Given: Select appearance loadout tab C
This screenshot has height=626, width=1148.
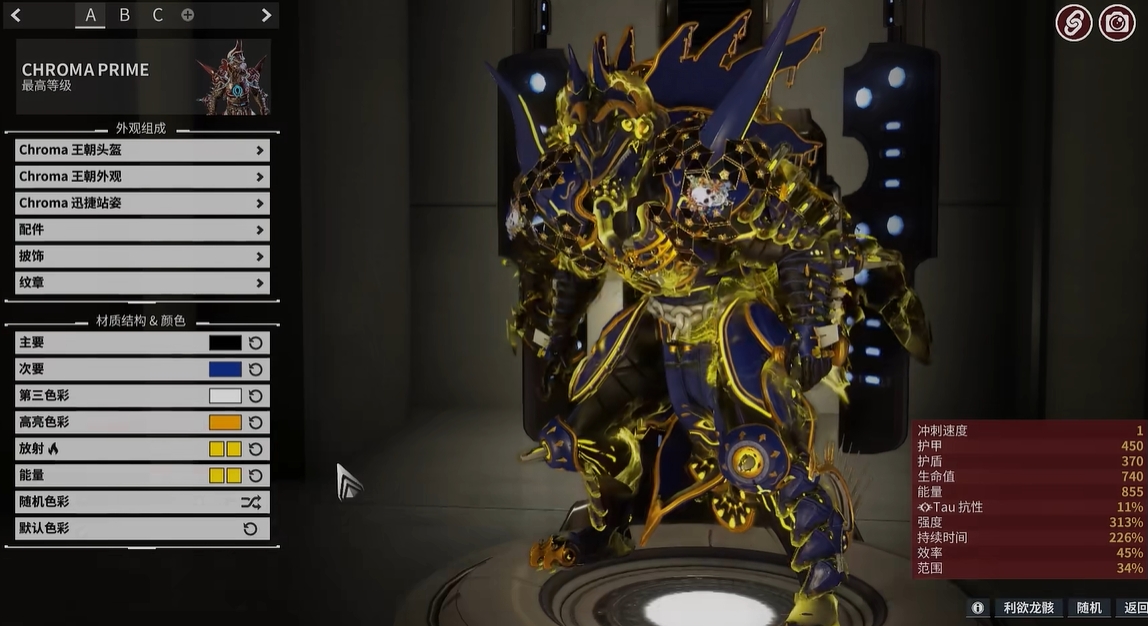Looking at the screenshot, I should point(157,15).
